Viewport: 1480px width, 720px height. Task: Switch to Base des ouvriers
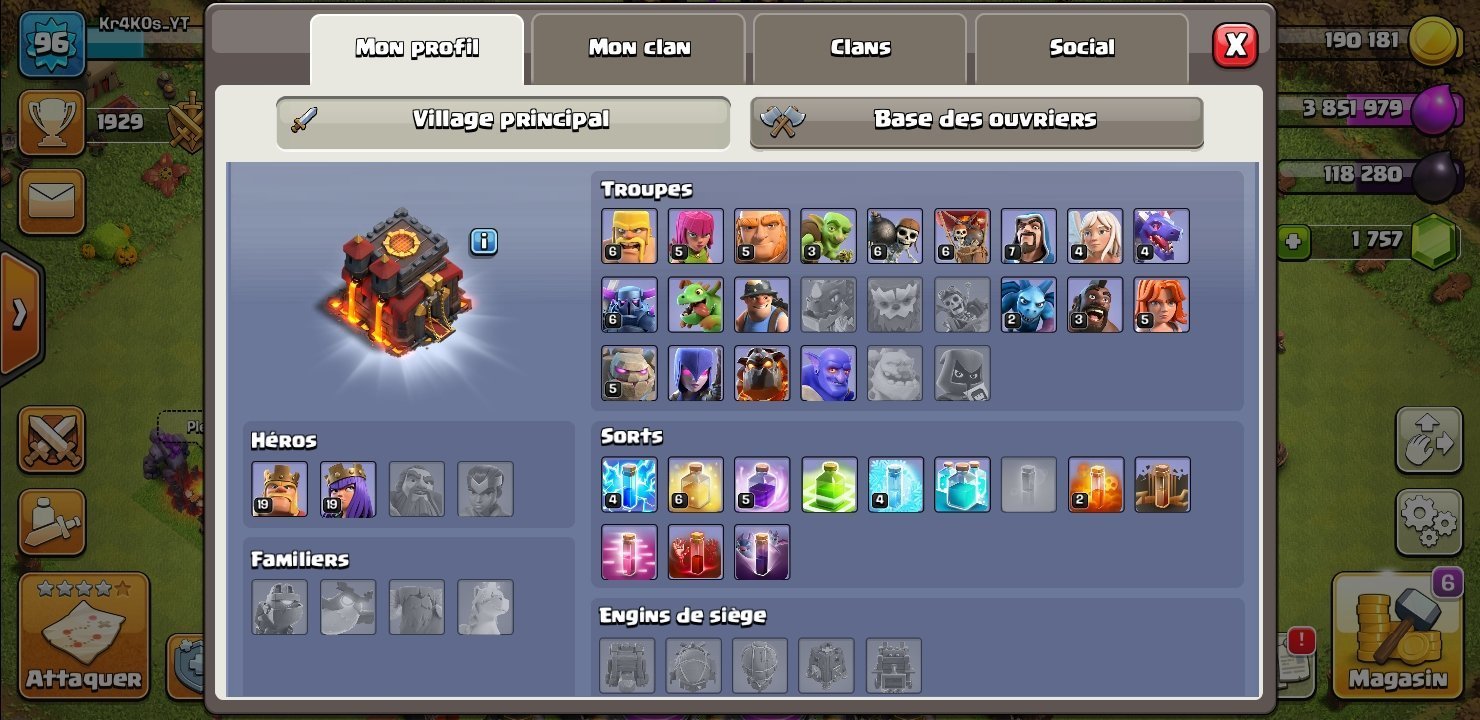(x=977, y=121)
